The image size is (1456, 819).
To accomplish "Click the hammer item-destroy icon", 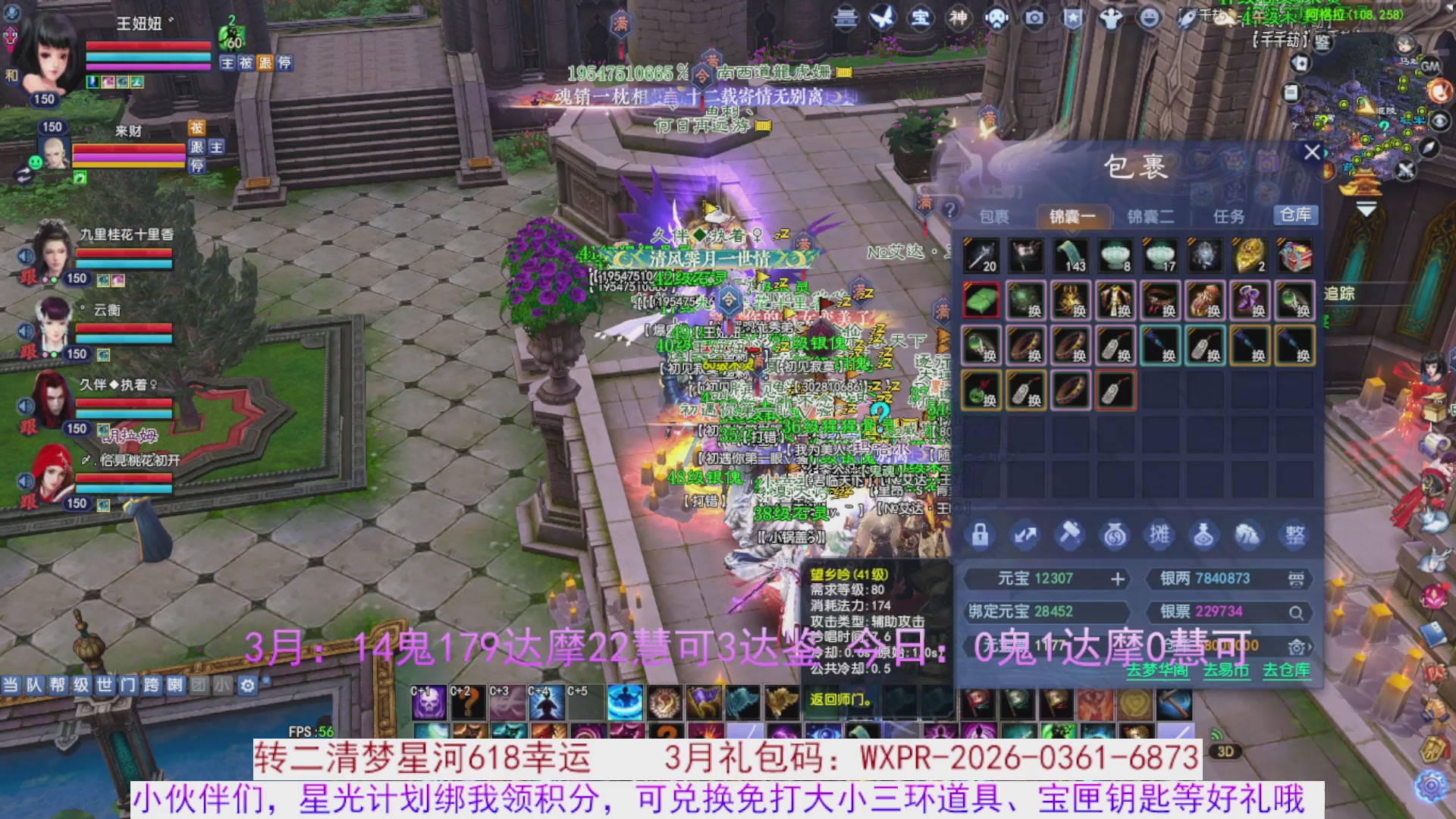I will 1071,535.
